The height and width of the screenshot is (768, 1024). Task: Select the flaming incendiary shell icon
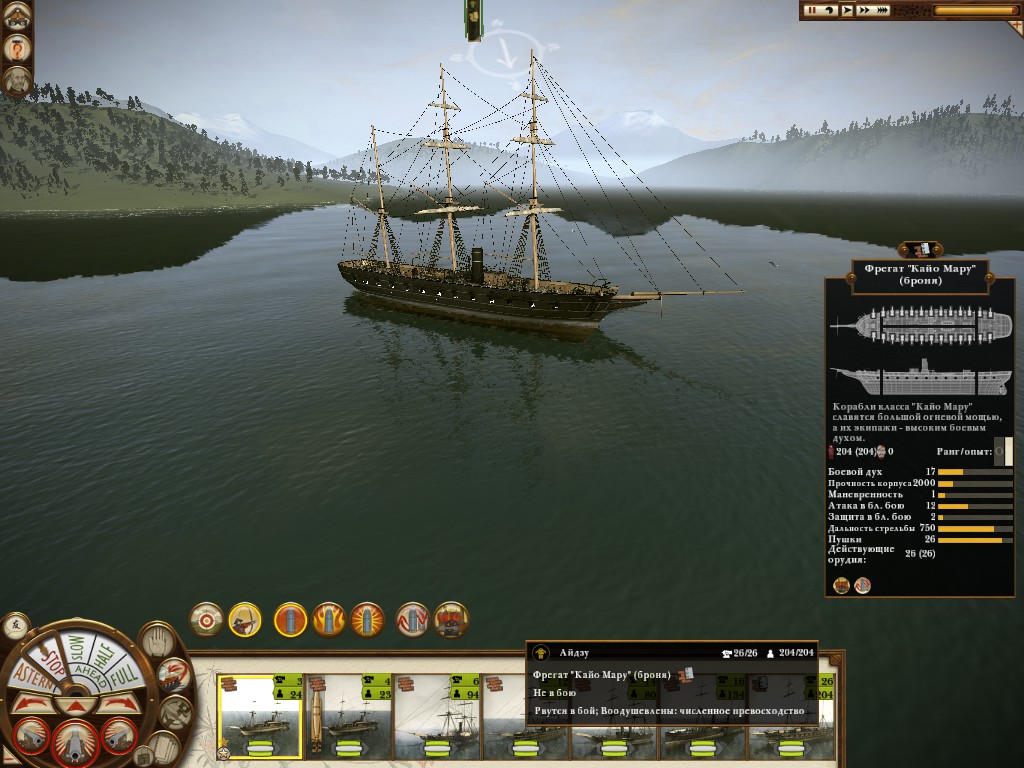coord(329,620)
